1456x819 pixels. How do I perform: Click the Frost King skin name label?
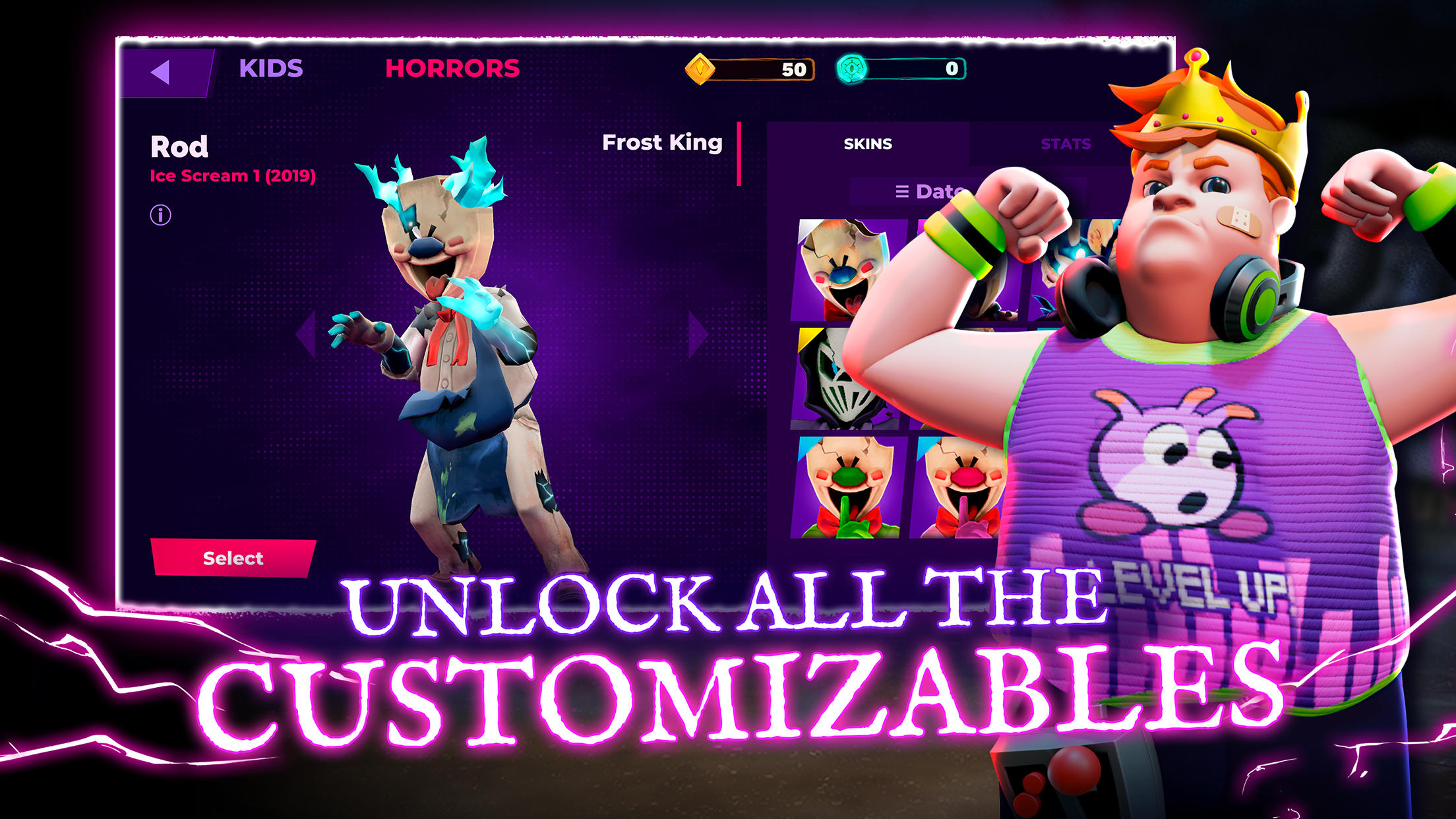click(x=661, y=142)
